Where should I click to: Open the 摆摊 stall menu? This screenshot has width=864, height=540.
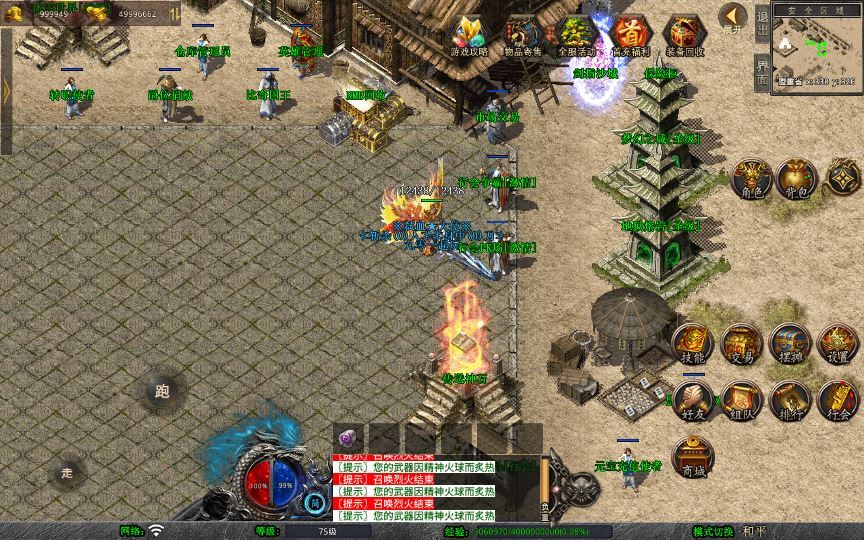[789, 343]
